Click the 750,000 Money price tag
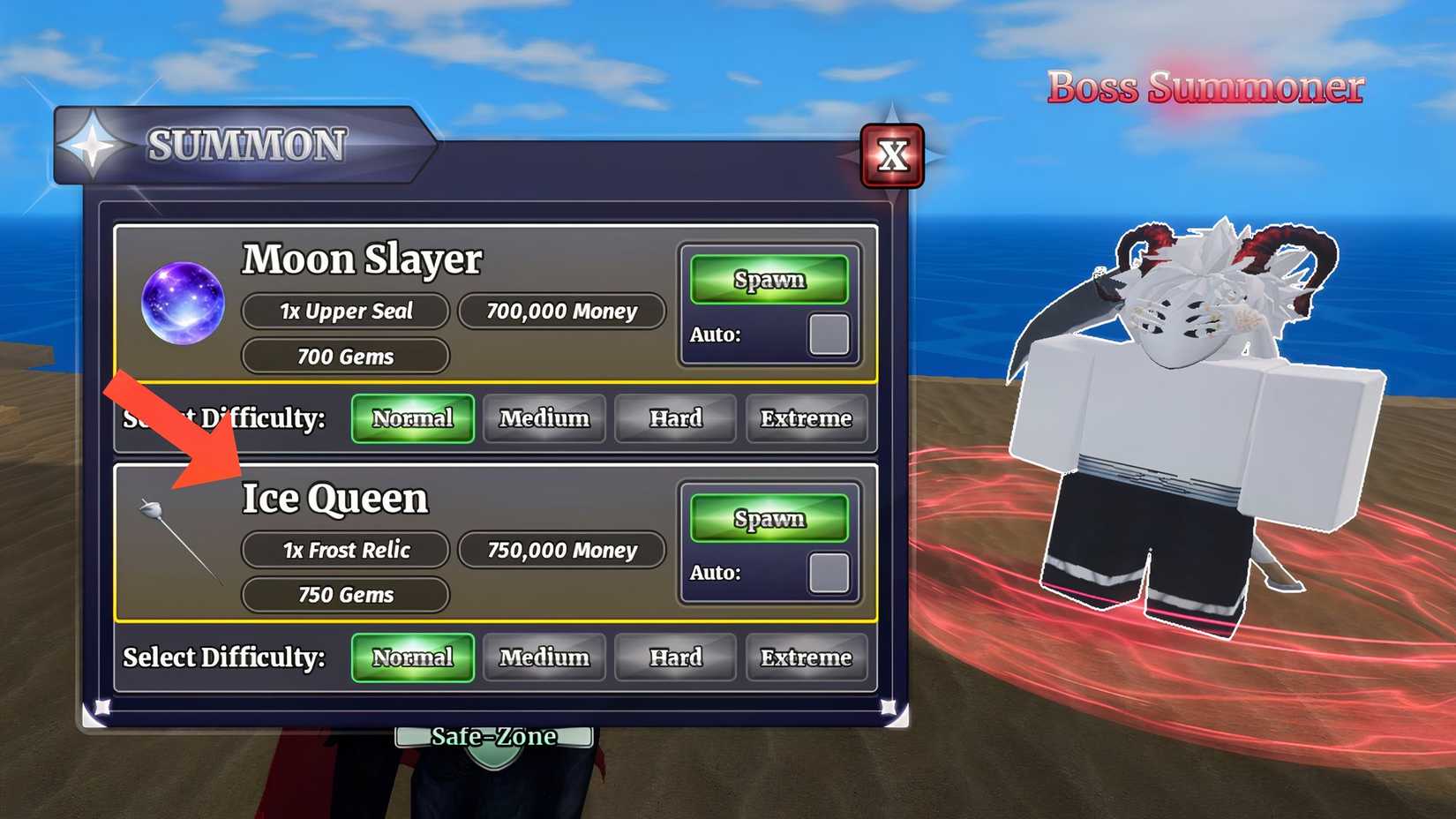 pyautogui.click(x=560, y=550)
